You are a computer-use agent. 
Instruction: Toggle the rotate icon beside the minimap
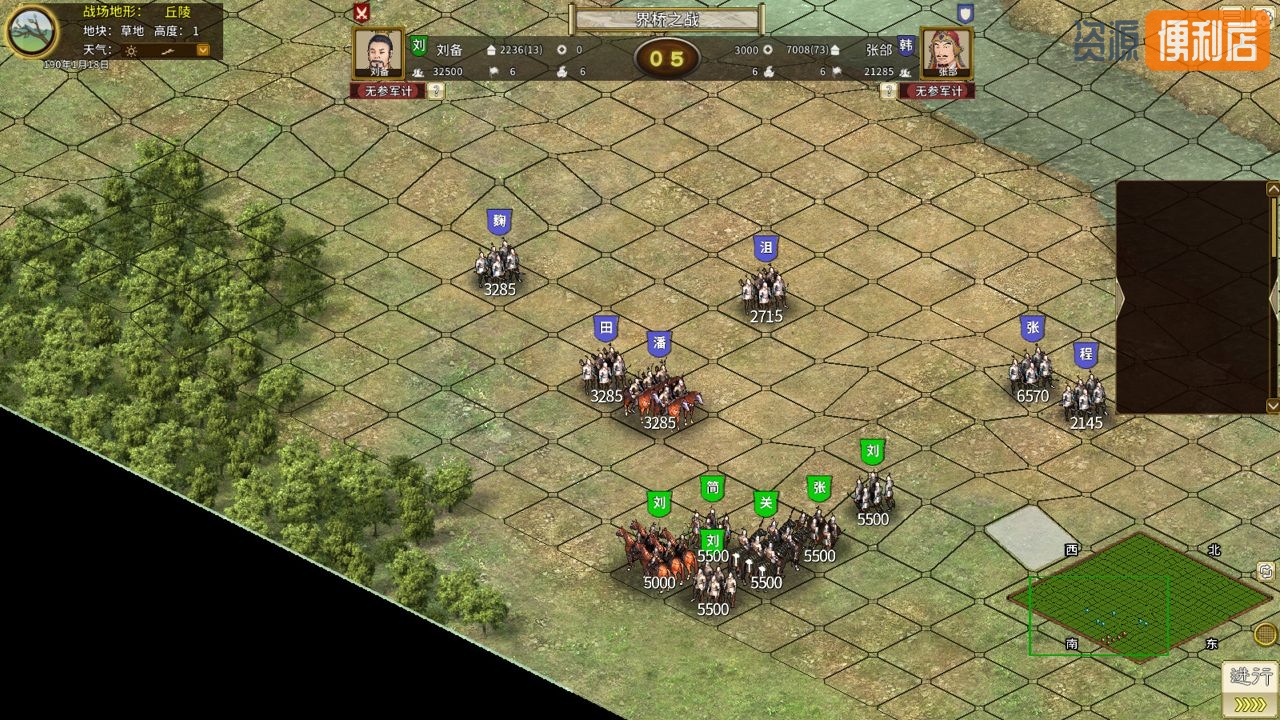[x=1265, y=571]
